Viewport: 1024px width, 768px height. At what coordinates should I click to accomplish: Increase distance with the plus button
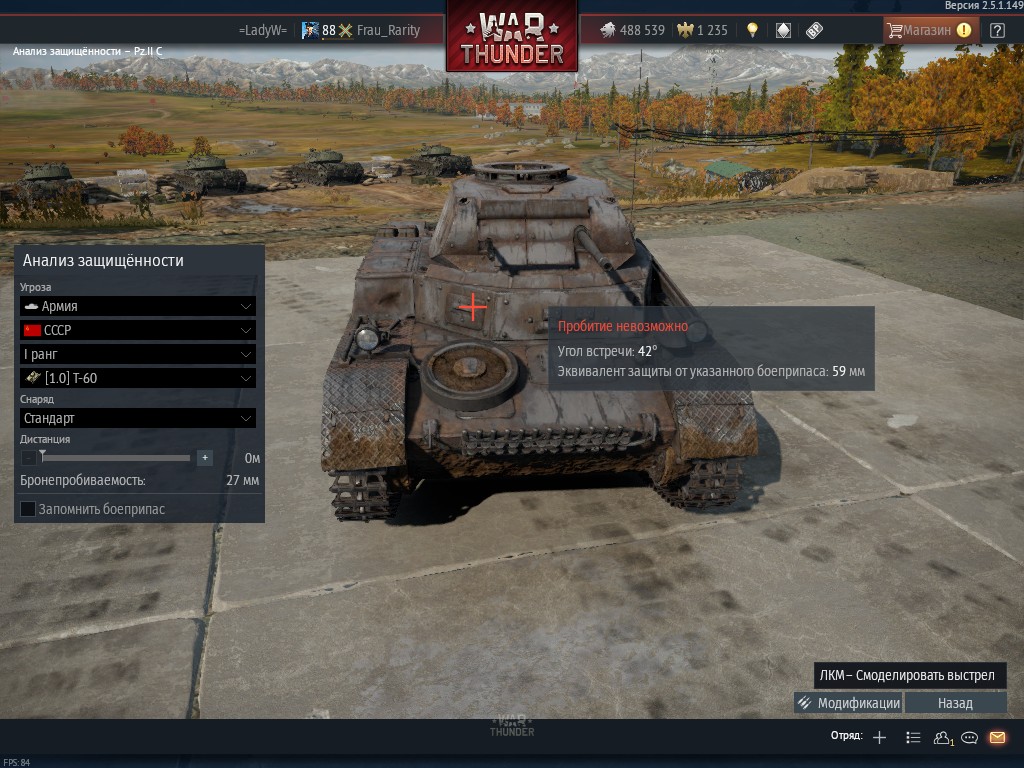pyautogui.click(x=205, y=458)
